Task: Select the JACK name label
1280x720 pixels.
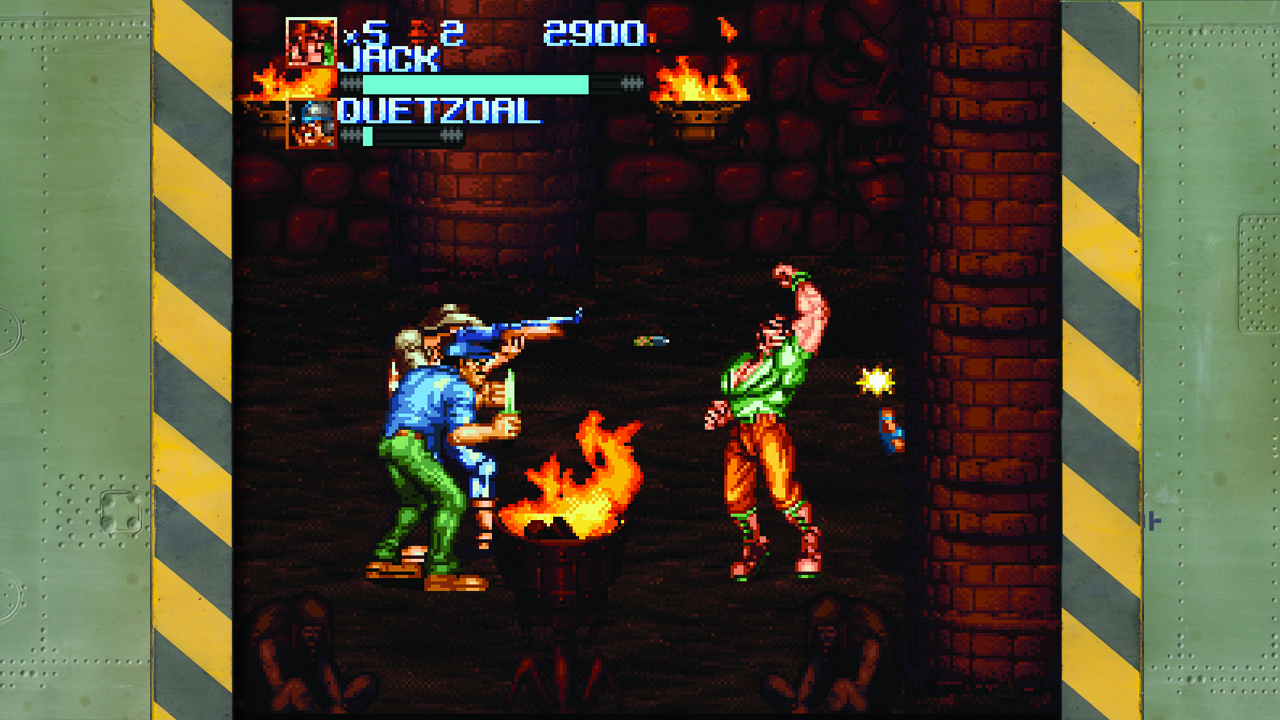Action: (x=388, y=57)
